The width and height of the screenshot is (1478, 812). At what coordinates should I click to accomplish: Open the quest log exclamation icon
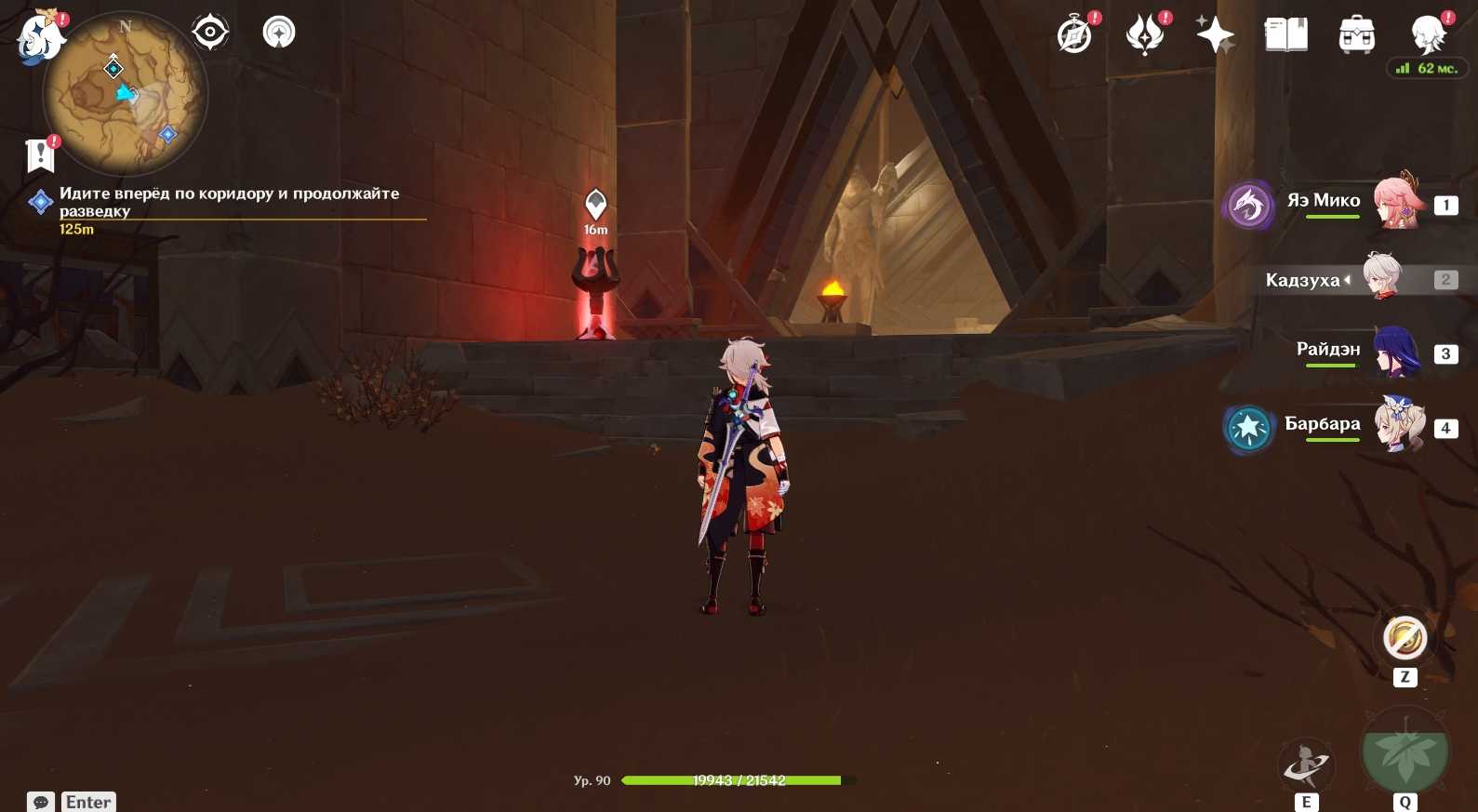coord(40,155)
